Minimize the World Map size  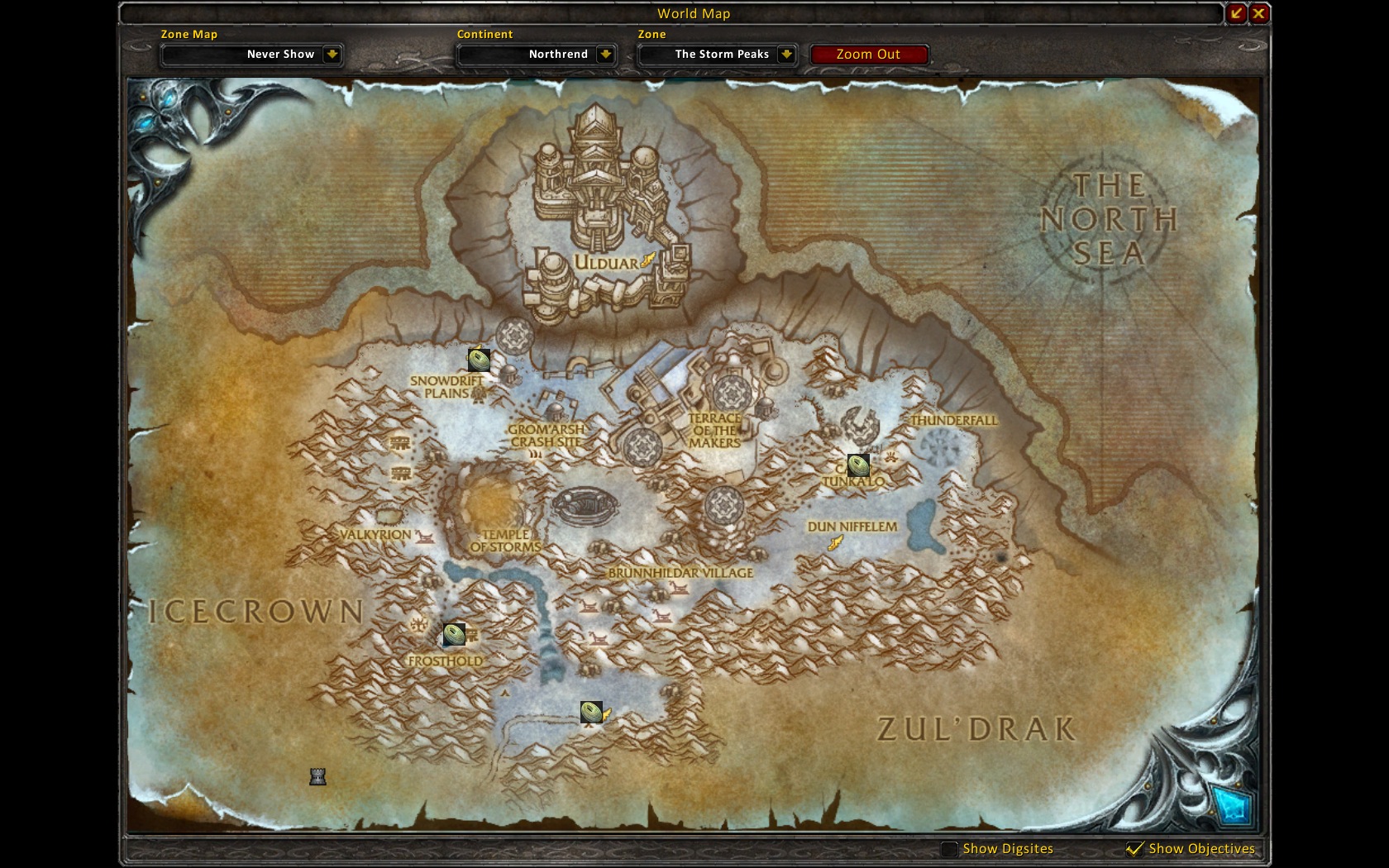pos(1236,13)
